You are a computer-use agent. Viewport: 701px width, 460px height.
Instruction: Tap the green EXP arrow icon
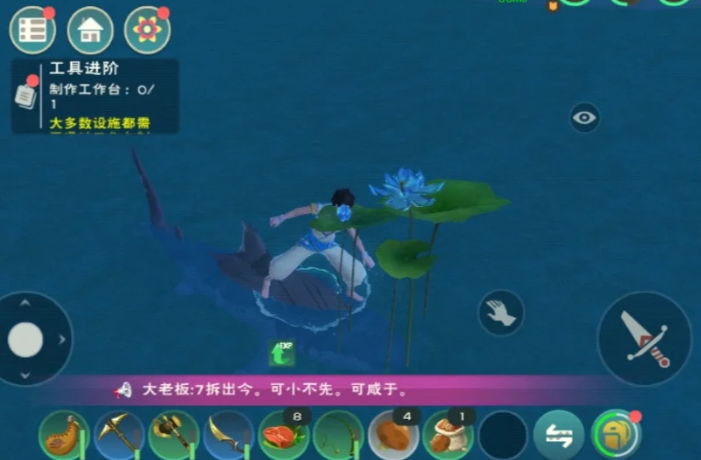coord(282,353)
